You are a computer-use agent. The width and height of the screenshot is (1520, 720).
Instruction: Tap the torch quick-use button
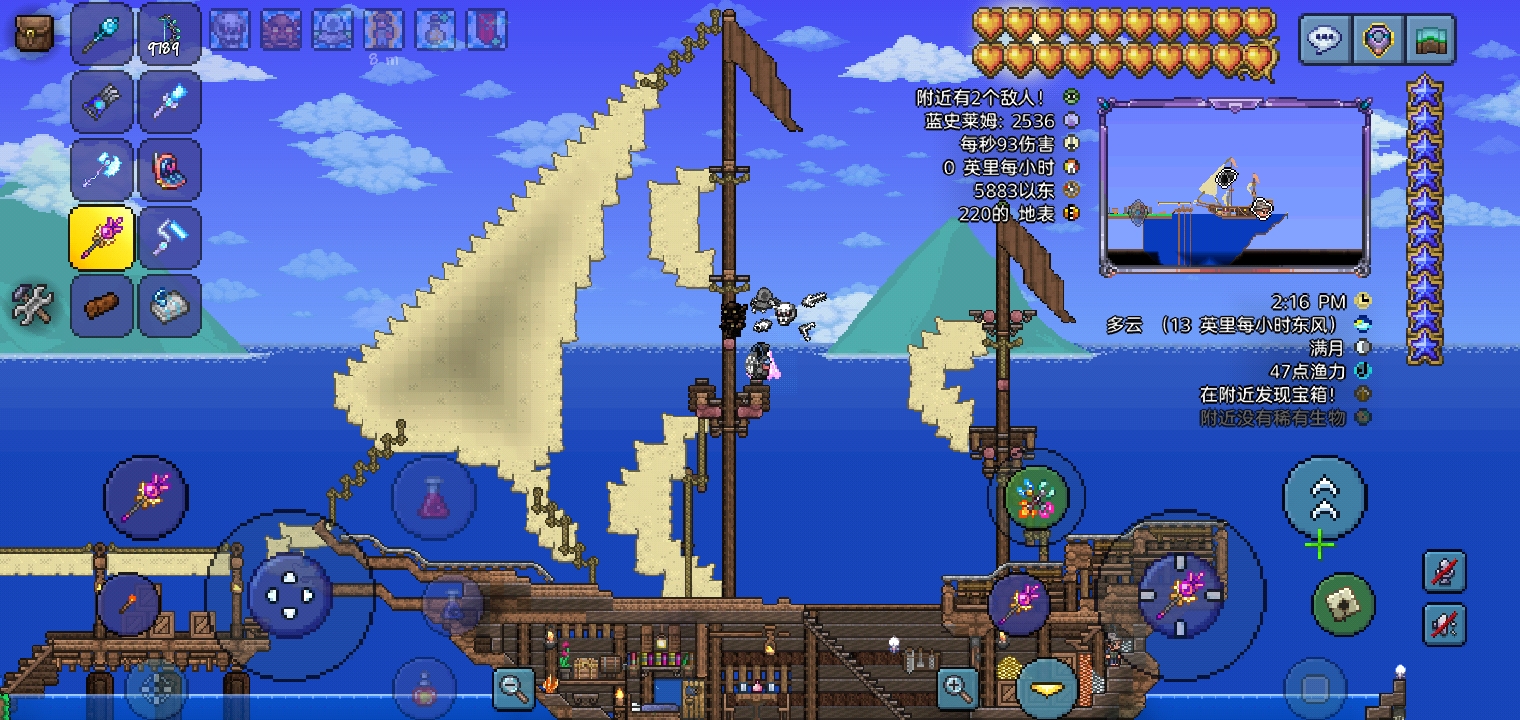coord(129,604)
